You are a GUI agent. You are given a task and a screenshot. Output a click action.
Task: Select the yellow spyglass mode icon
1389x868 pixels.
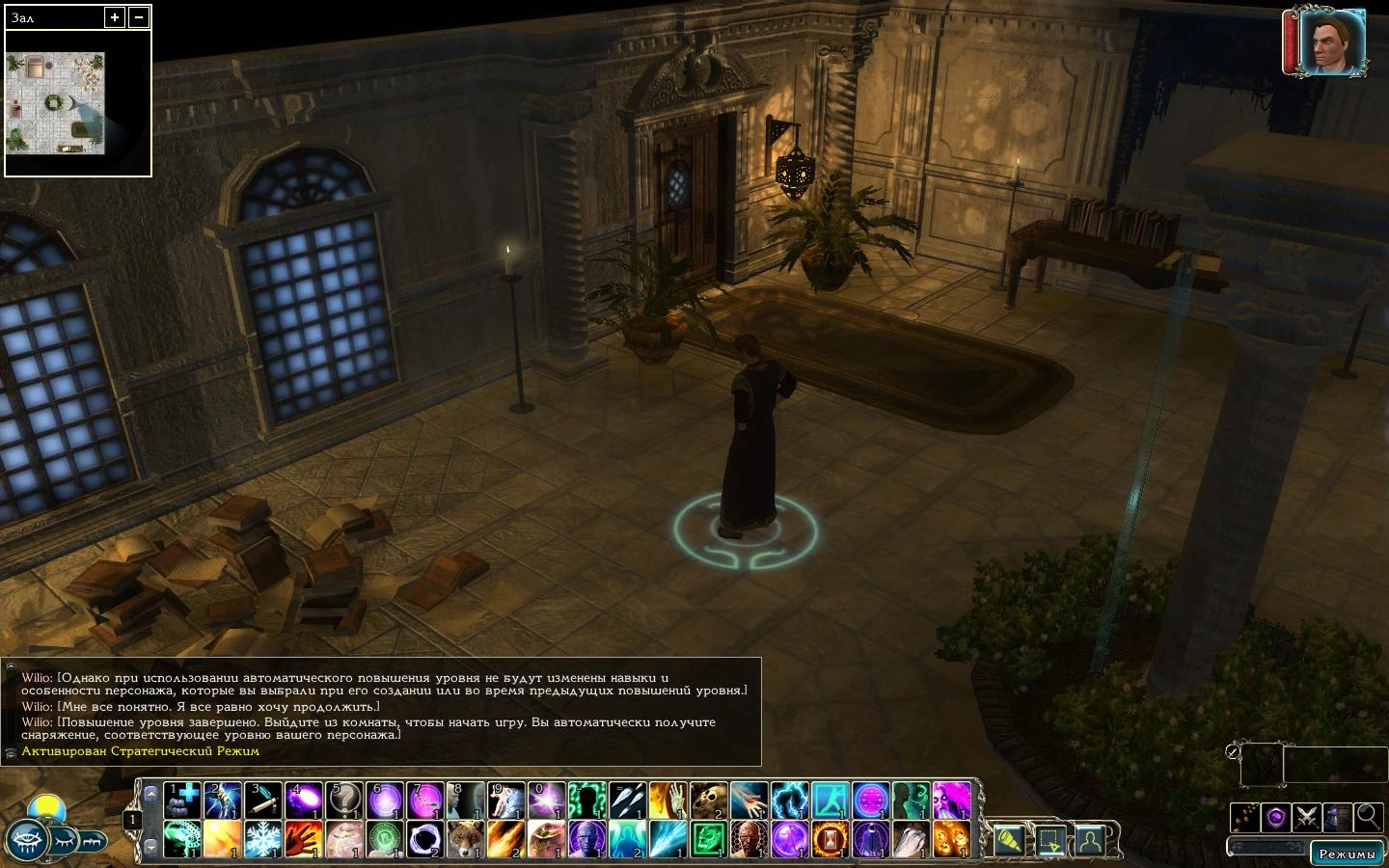pyautogui.click(x=1010, y=841)
